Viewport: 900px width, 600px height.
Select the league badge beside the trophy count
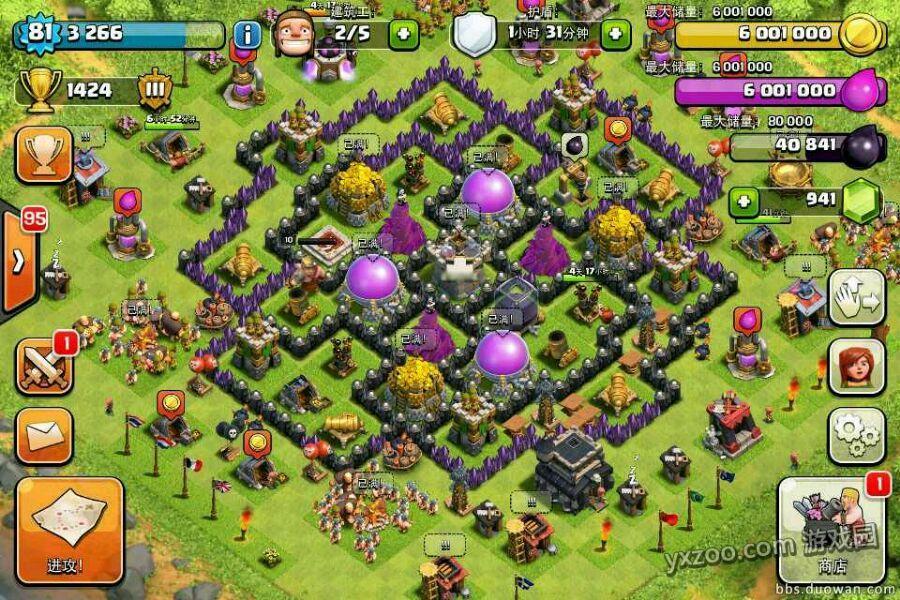click(156, 89)
